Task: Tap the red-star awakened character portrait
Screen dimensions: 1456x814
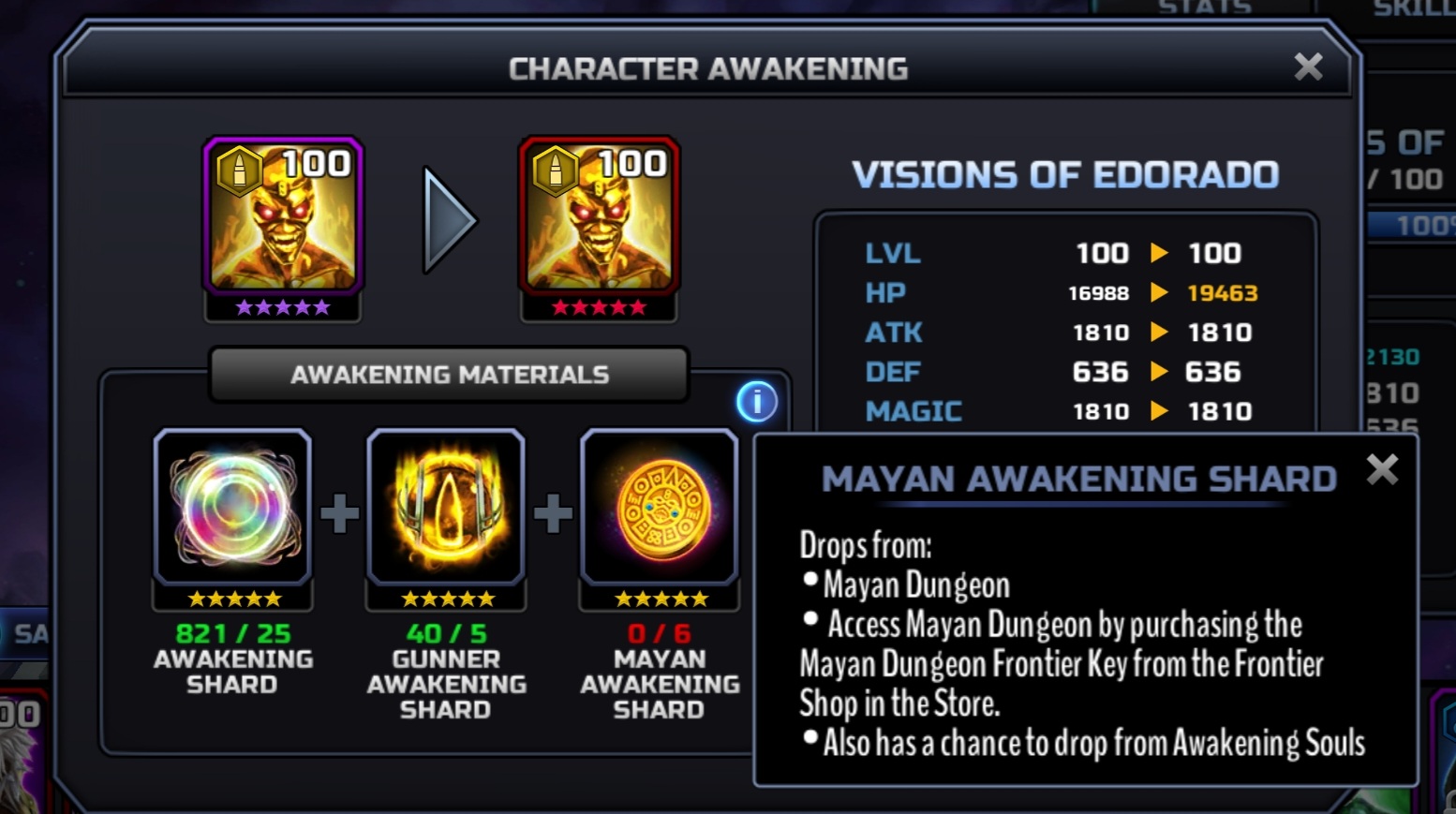Action: tap(599, 218)
